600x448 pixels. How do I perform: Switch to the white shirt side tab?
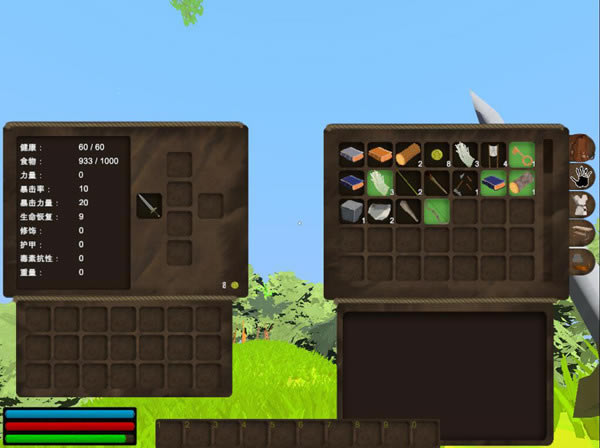pyautogui.click(x=582, y=206)
